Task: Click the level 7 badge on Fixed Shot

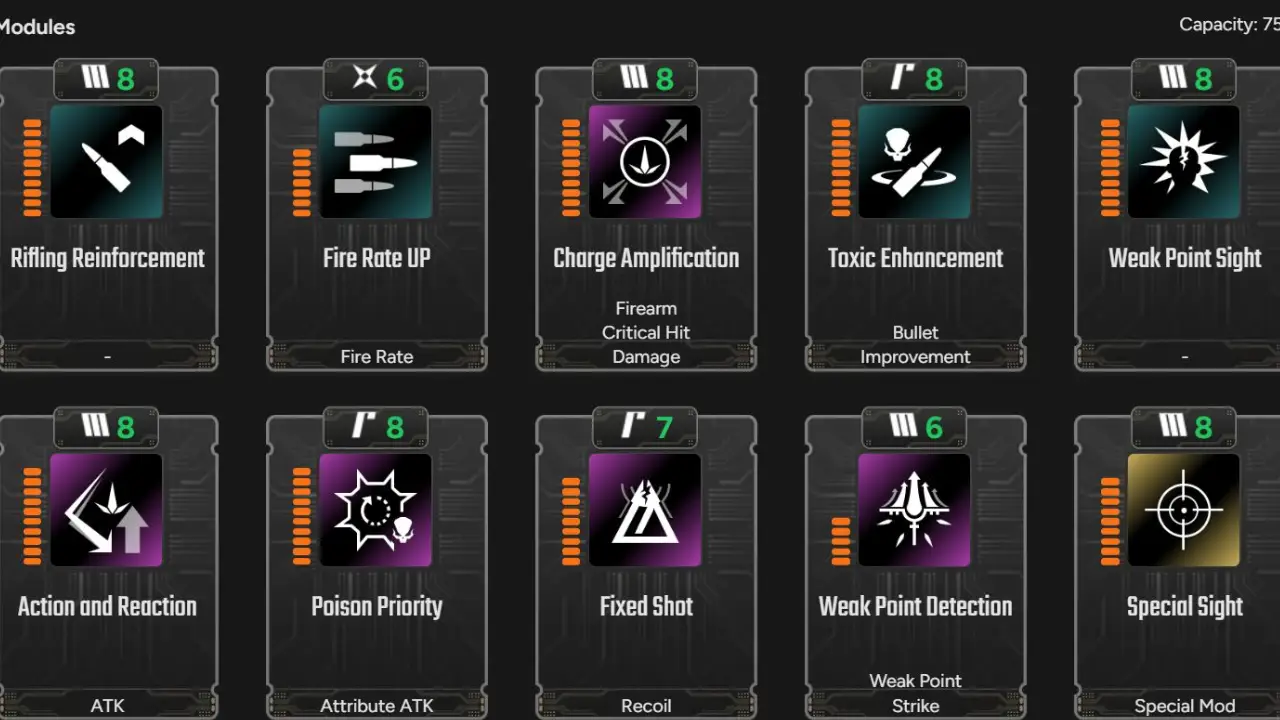Action: 644,426
